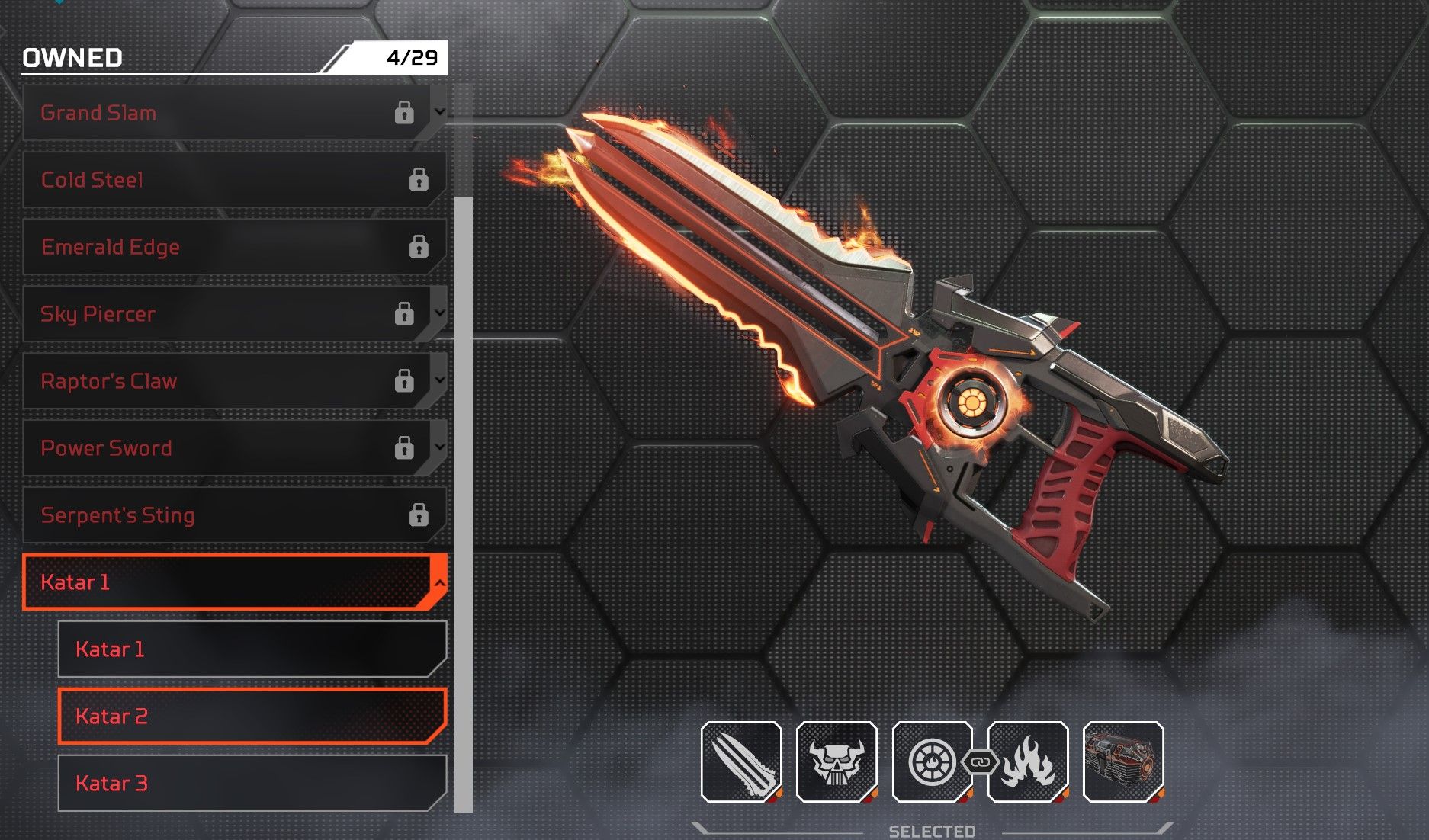Select the Emerald Edge entry

click(x=229, y=247)
